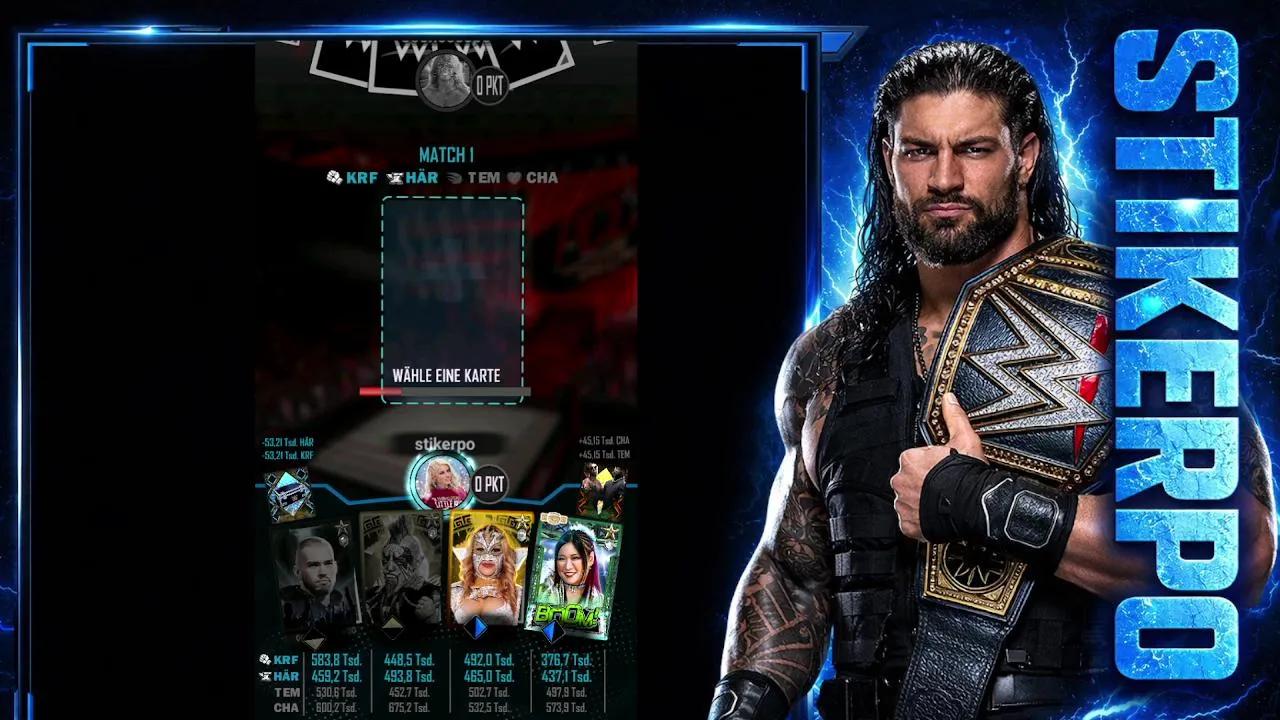This screenshot has width=1280, height=720.
Task: Select the greyed-out bald wrestler card
Action: [316, 576]
